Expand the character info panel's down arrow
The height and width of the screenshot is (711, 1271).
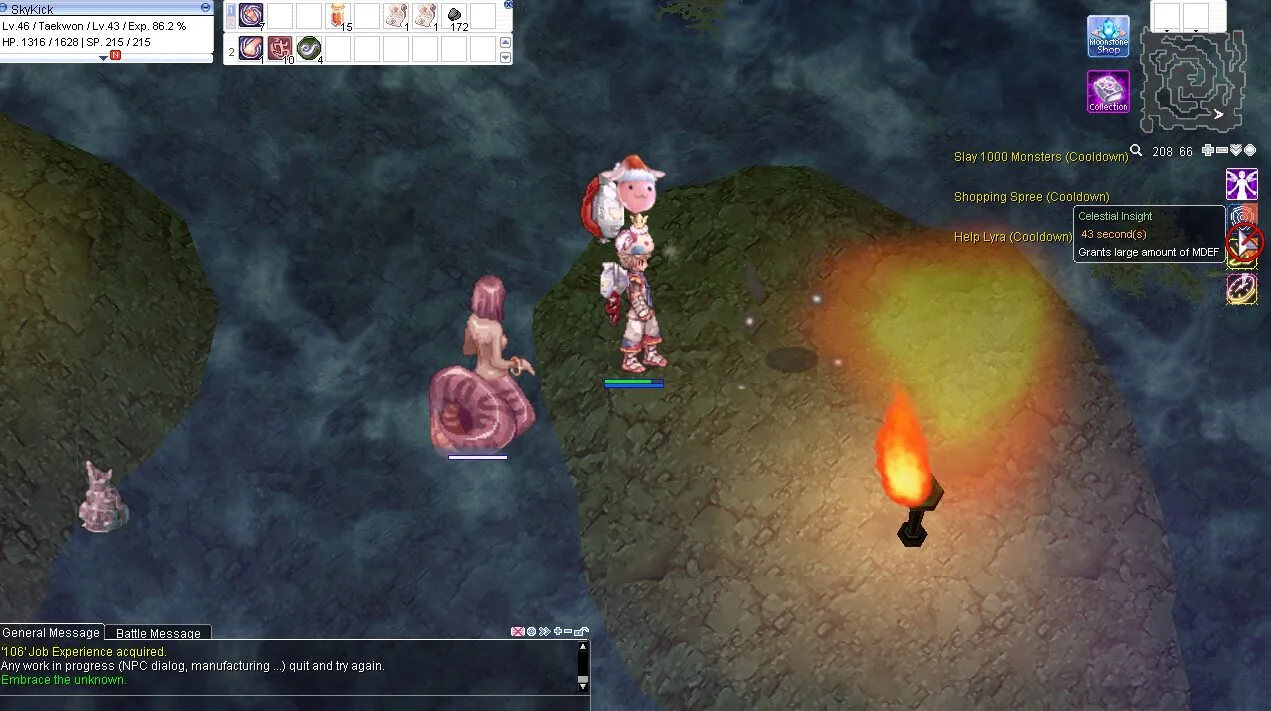click(x=103, y=58)
